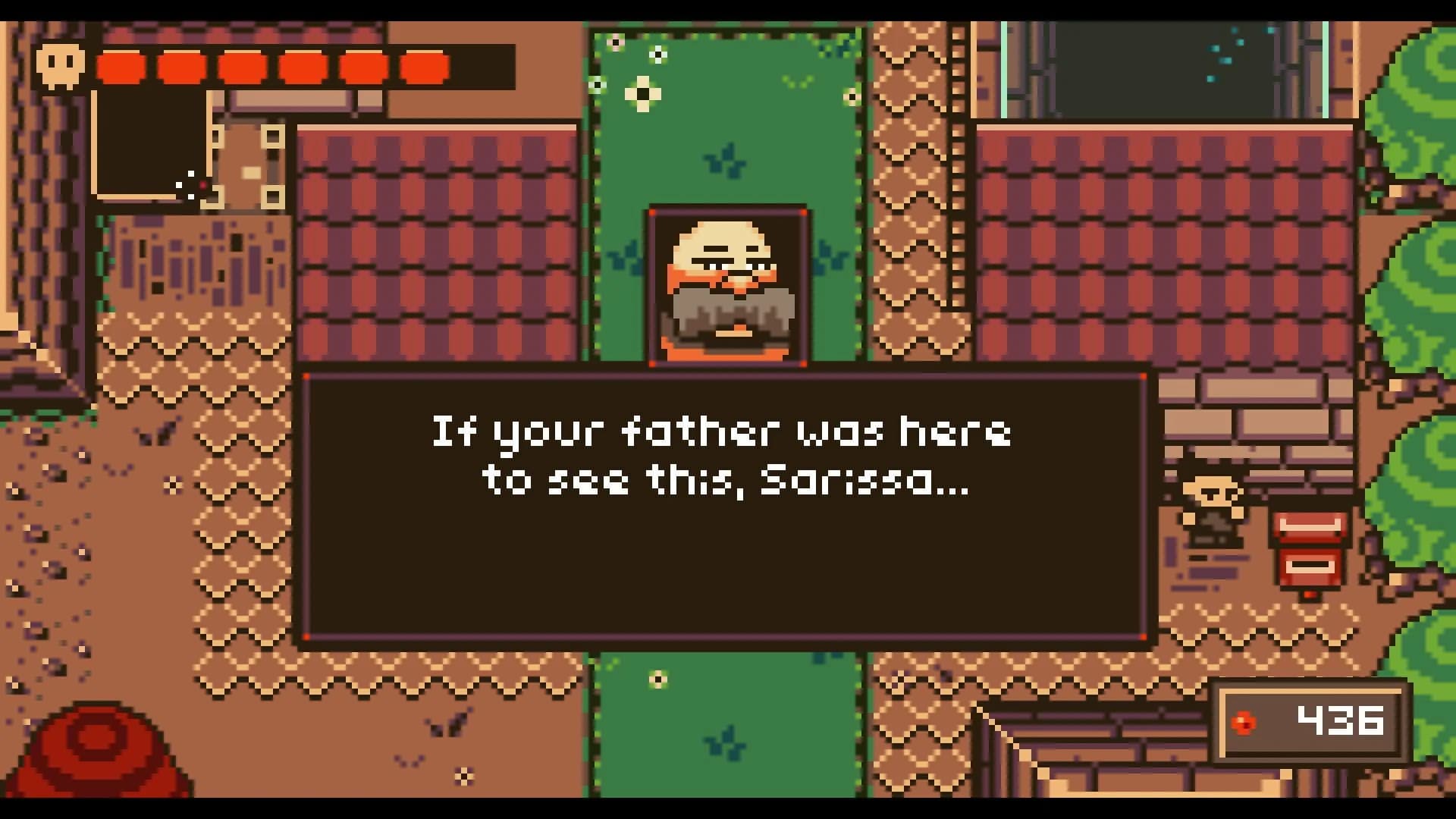This screenshot has height=819, width=1456.
Task: Click the white flower on the grass path
Action: [x=643, y=93]
